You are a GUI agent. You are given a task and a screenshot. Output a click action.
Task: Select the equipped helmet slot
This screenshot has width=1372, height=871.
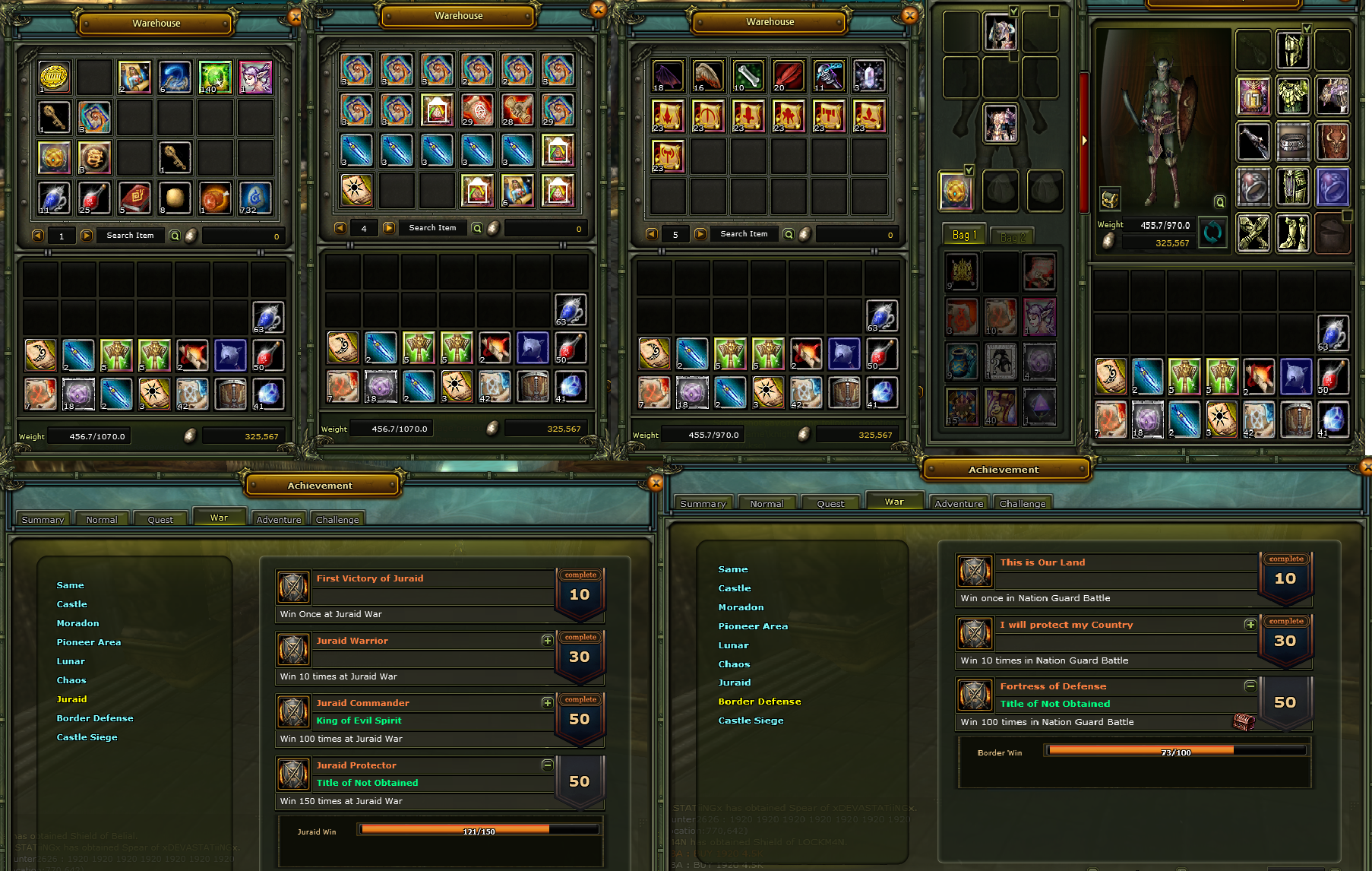click(1292, 49)
